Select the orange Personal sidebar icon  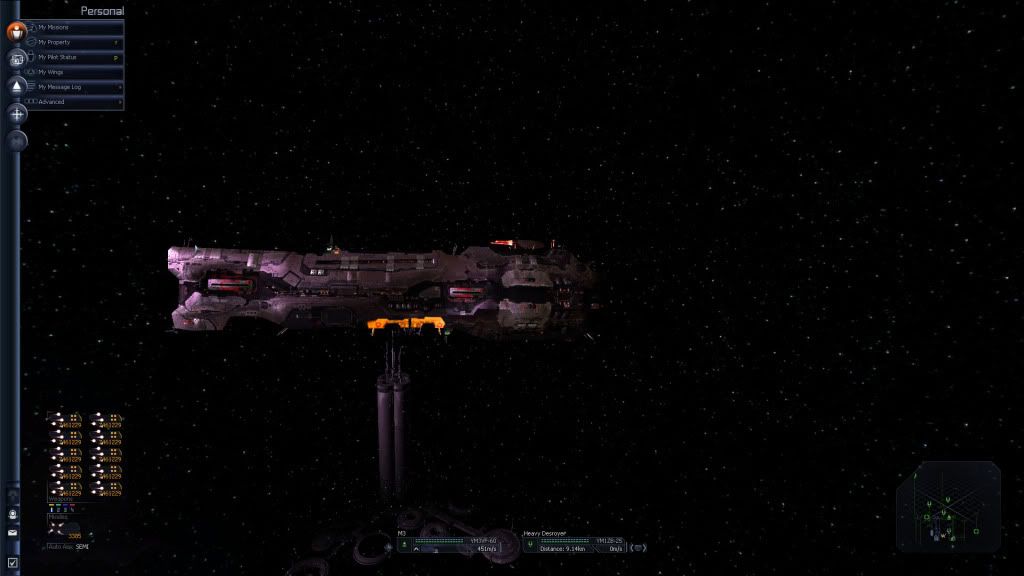(x=17, y=31)
